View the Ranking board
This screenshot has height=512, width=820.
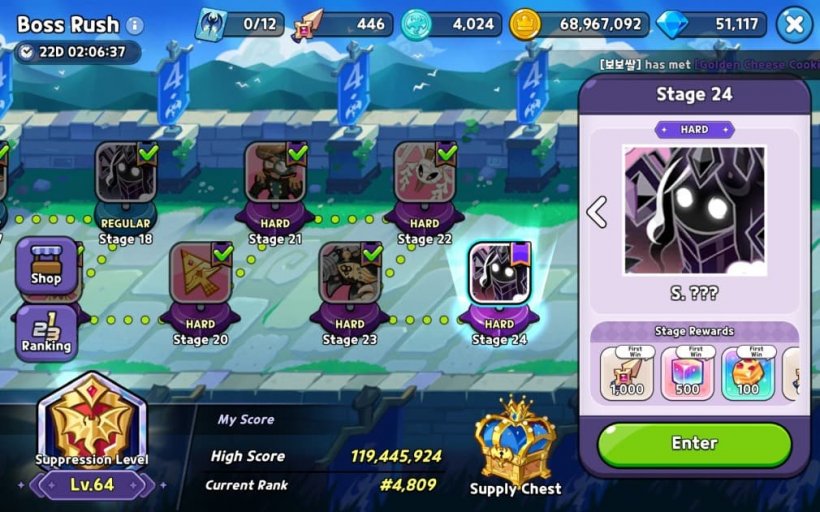(x=46, y=332)
